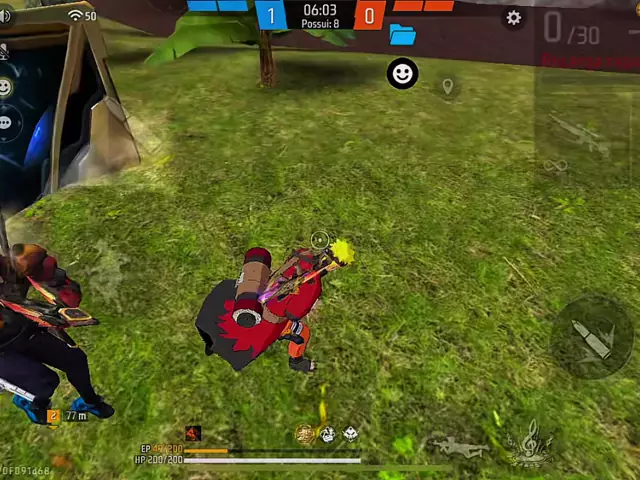Place a map pin marker
The image size is (640, 480).
pyautogui.click(x=448, y=87)
